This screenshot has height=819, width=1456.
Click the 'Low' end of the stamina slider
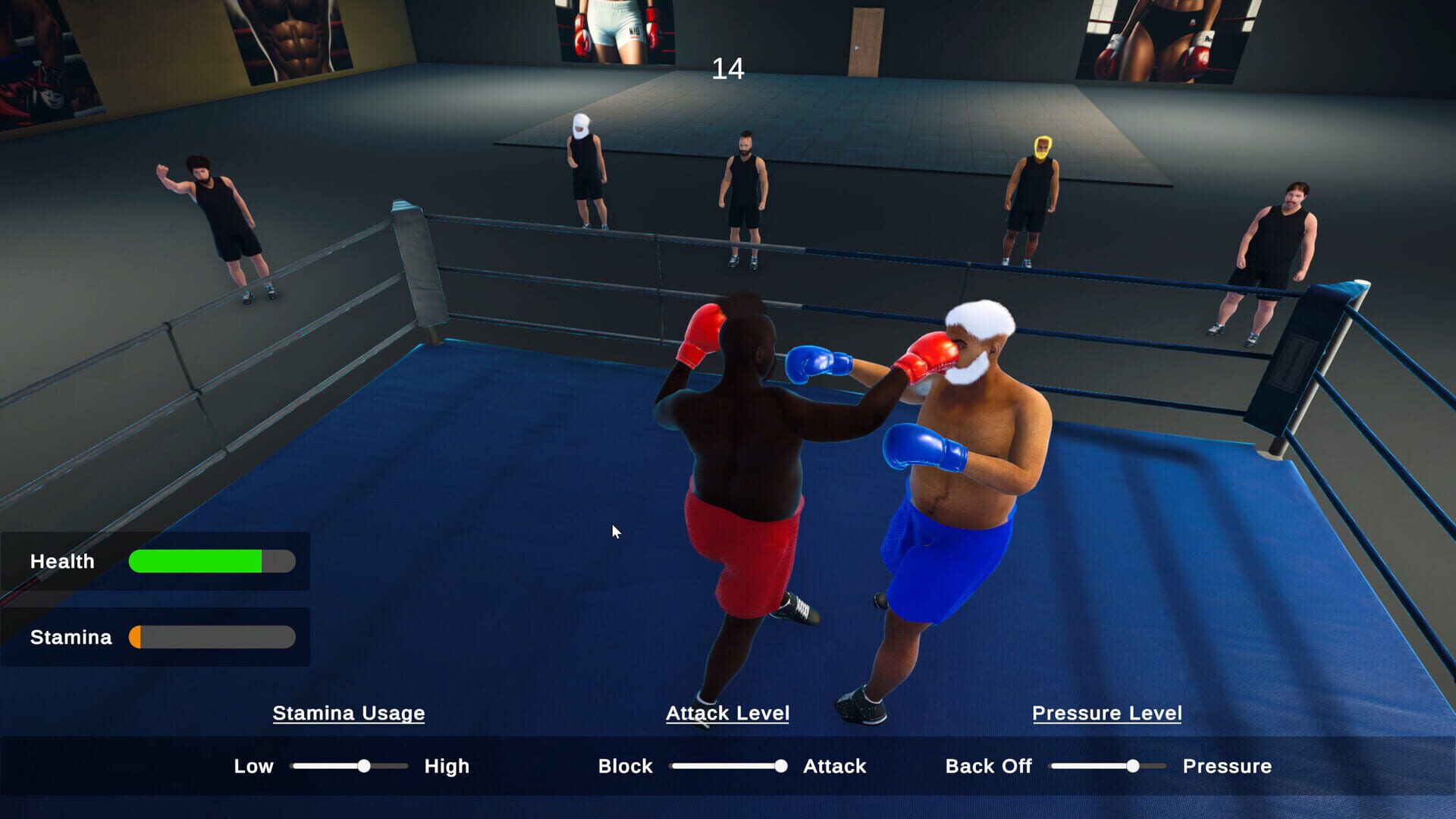[255, 766]
